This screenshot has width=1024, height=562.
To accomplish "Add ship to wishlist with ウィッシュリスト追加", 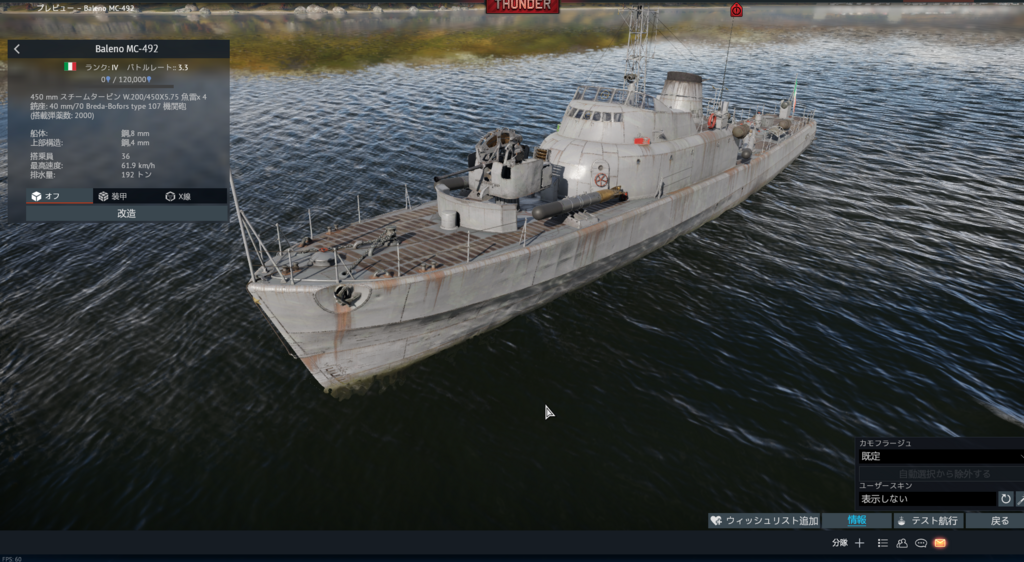I will [x=764, y=520].
